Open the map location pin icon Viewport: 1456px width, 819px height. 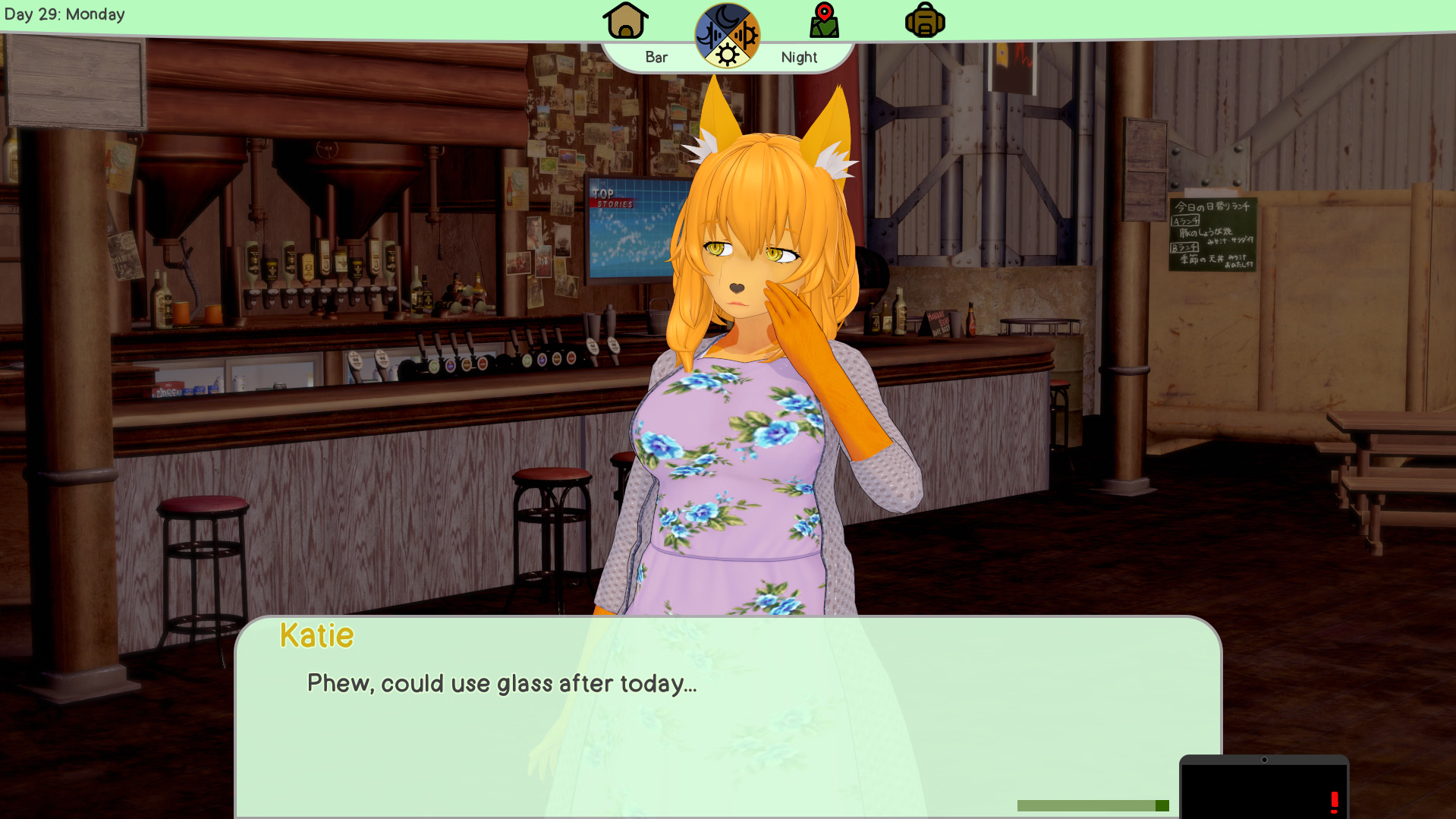pos(824,20)
